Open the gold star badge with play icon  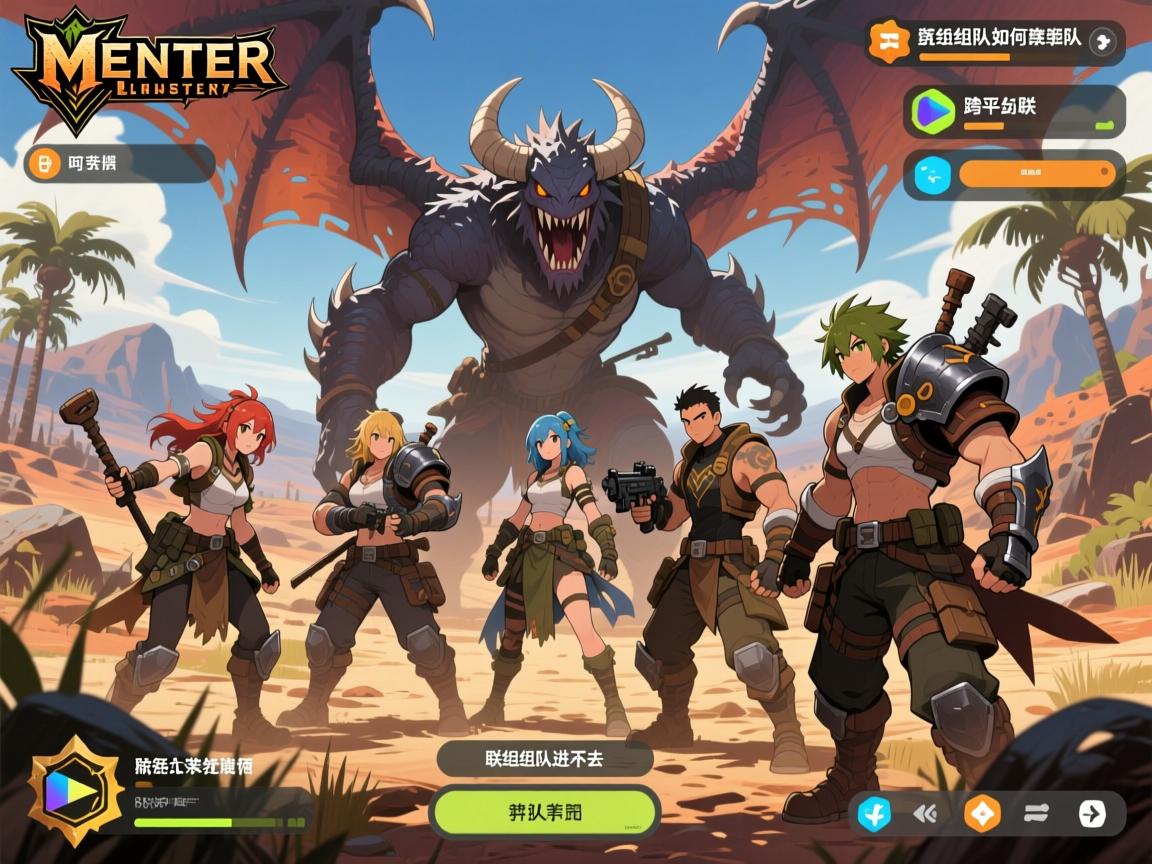(x=70, y=791)
